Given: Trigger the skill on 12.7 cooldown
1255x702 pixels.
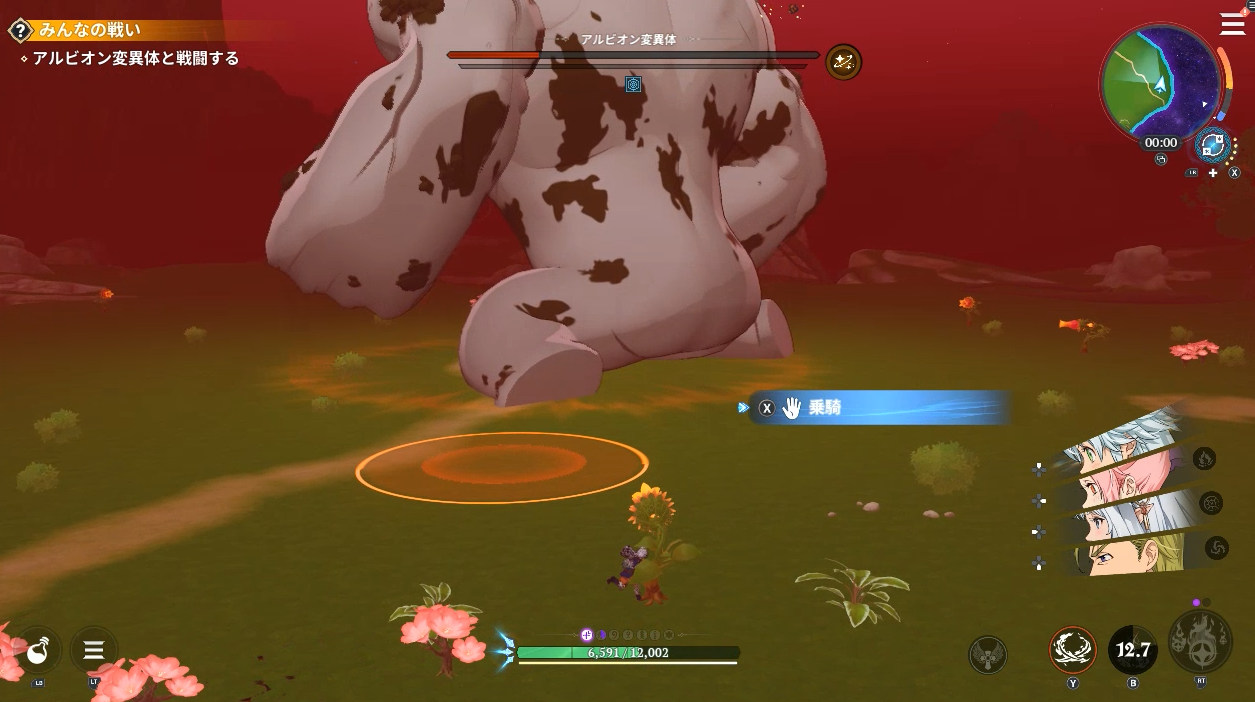Looking at the screenshot, I should click(x=1132, y=651).
